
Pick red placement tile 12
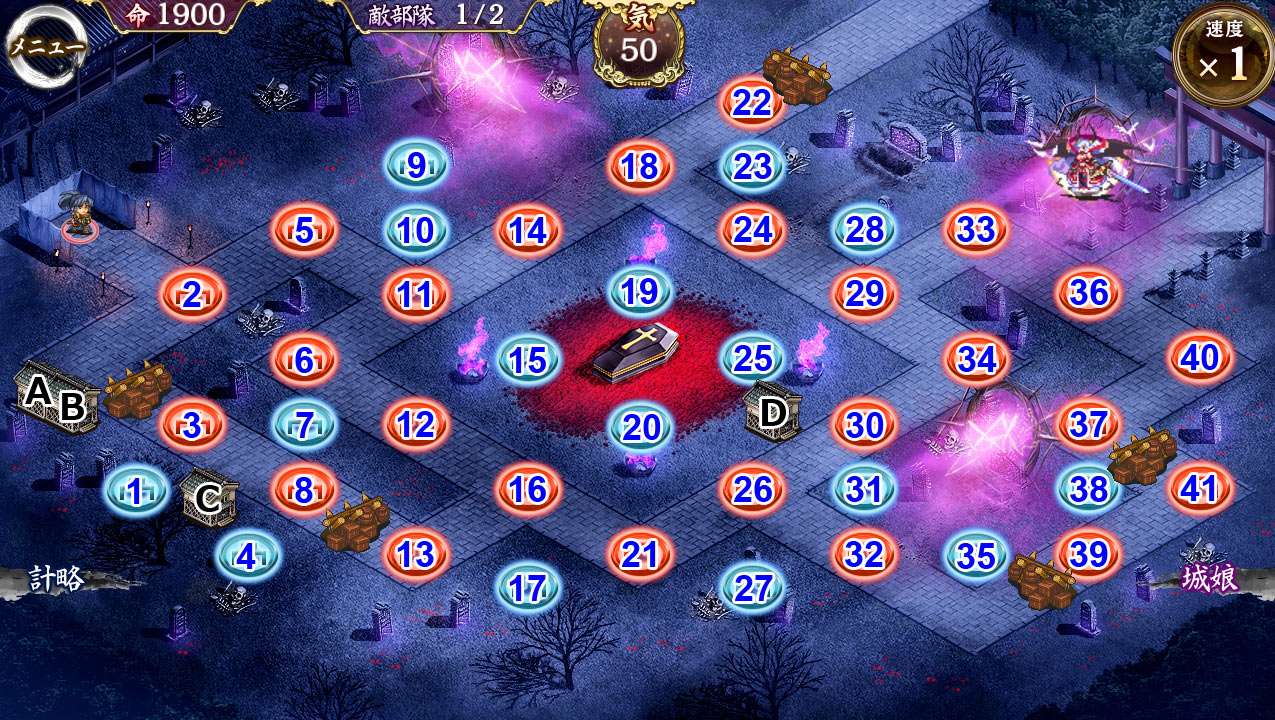(416, 424)
